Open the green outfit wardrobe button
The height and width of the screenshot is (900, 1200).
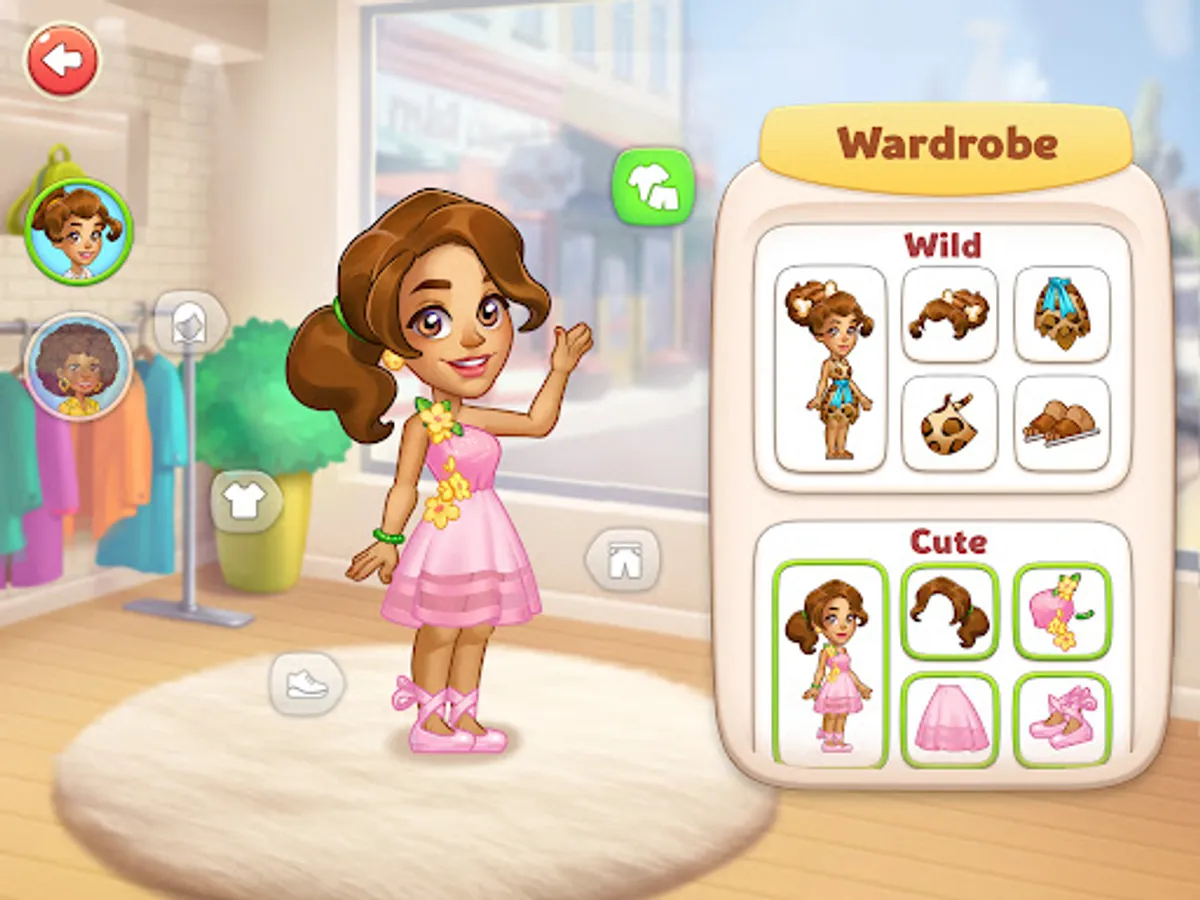coord(653,186)
